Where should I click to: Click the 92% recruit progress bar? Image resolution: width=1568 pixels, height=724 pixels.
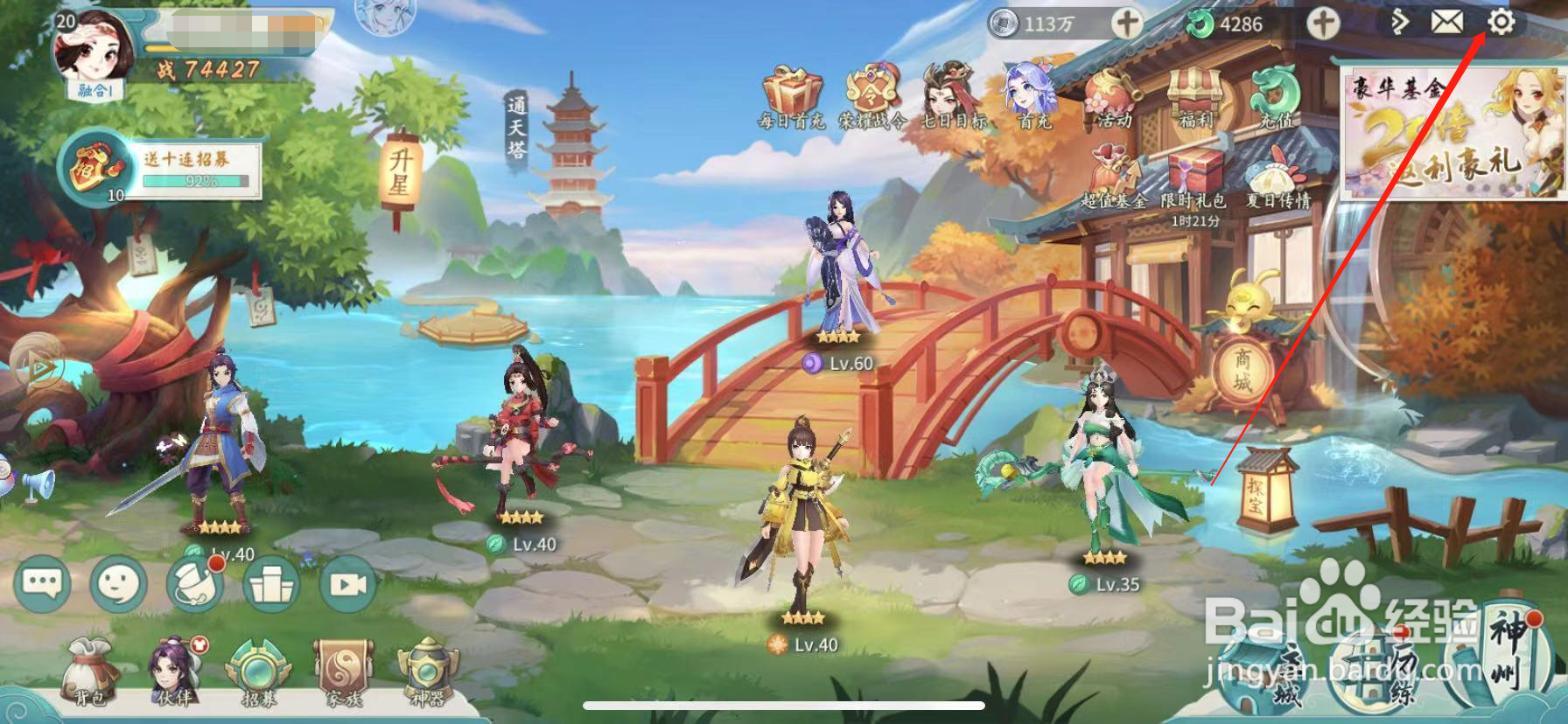[x=197, y=179]
